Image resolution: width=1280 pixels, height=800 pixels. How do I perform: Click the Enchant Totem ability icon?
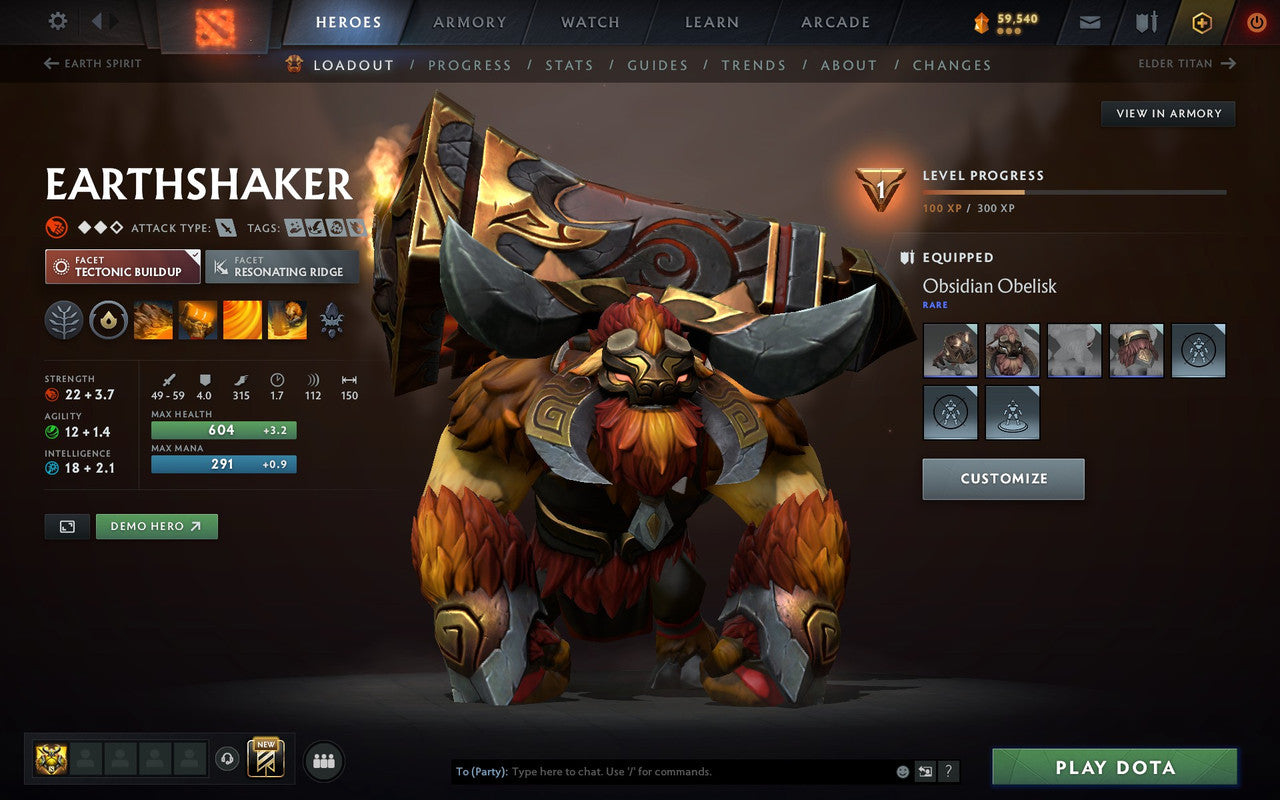(197, 320)
